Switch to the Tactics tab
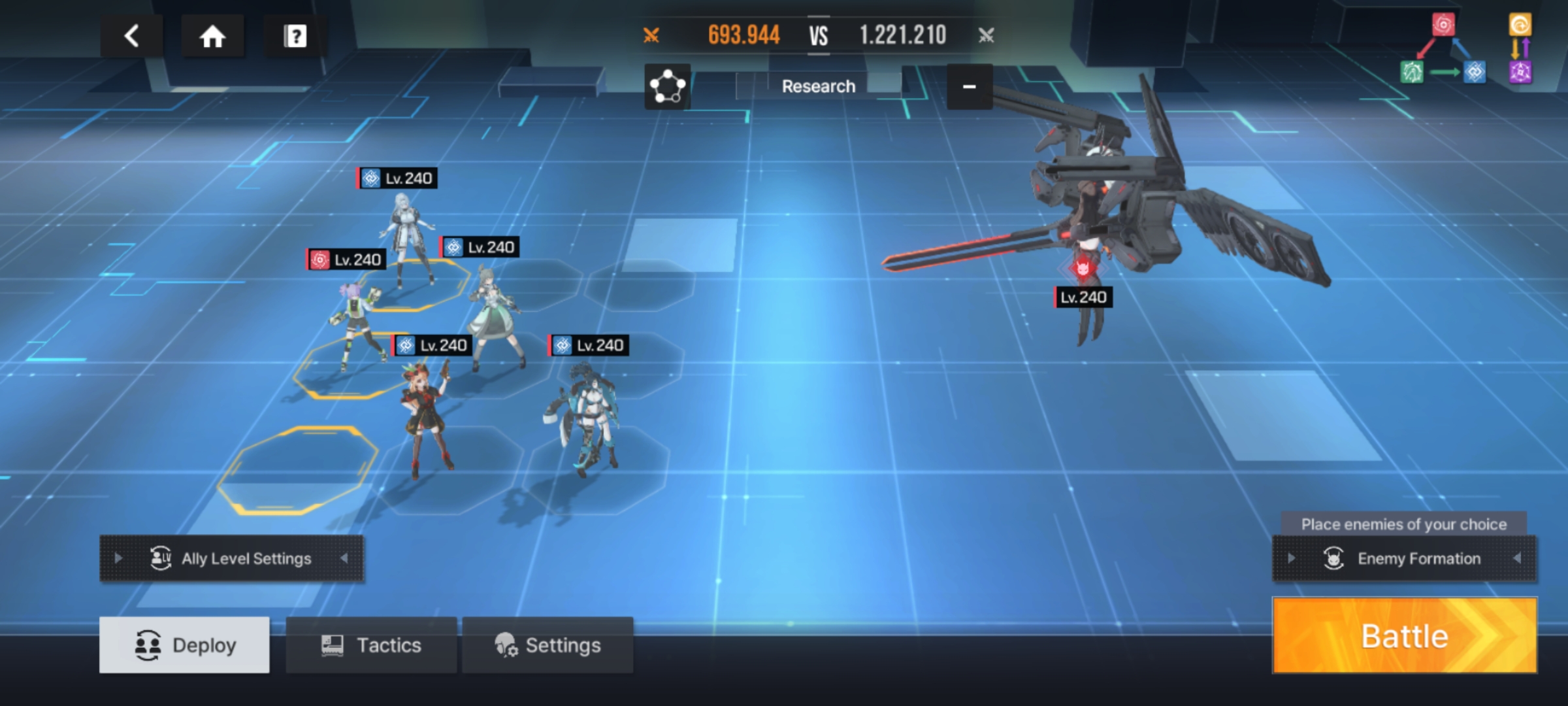Image resolution: width=1568 pixels, height=706 pixels. click(371, 645)
